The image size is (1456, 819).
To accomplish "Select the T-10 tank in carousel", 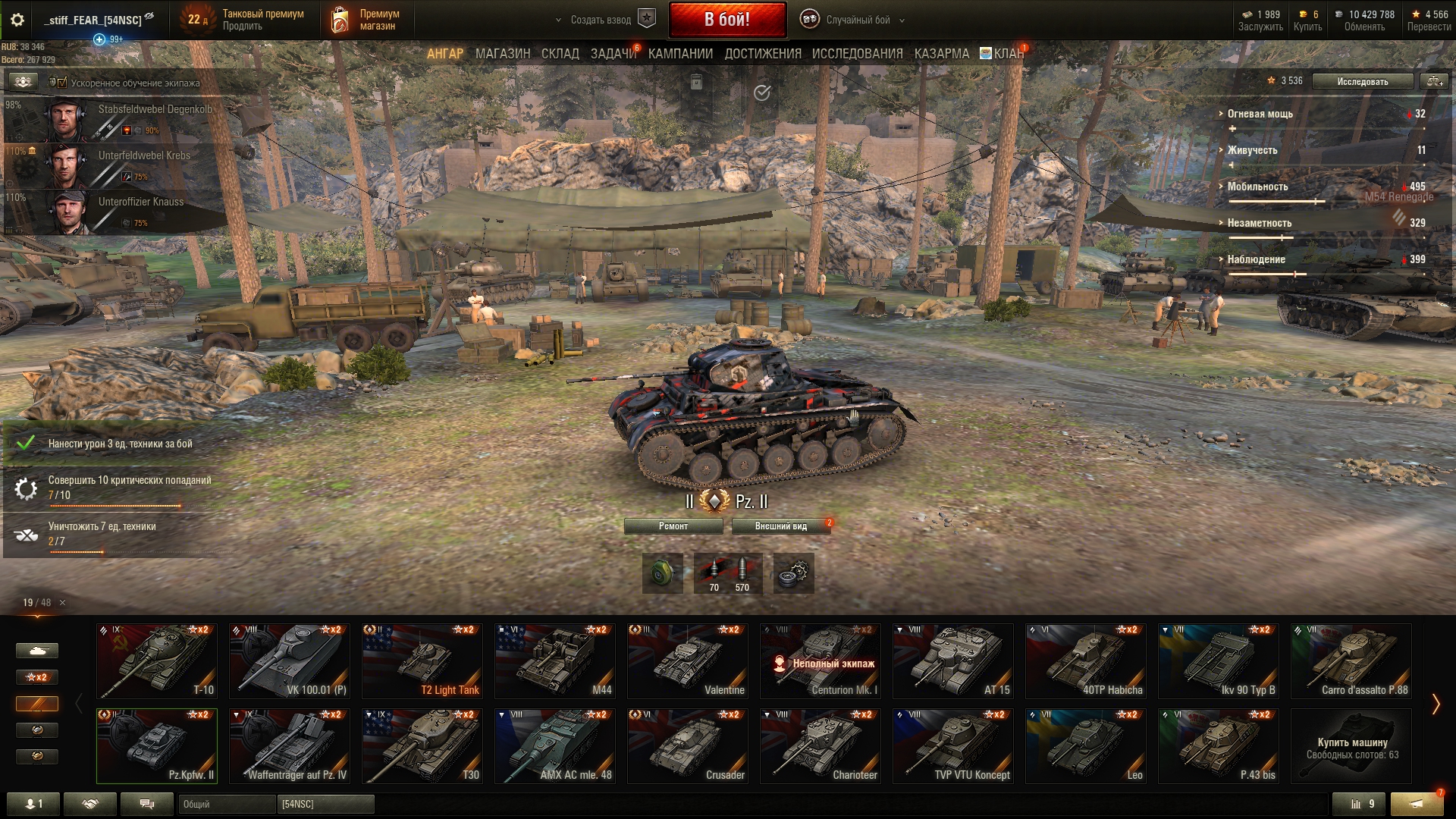I will pos(157,661).
